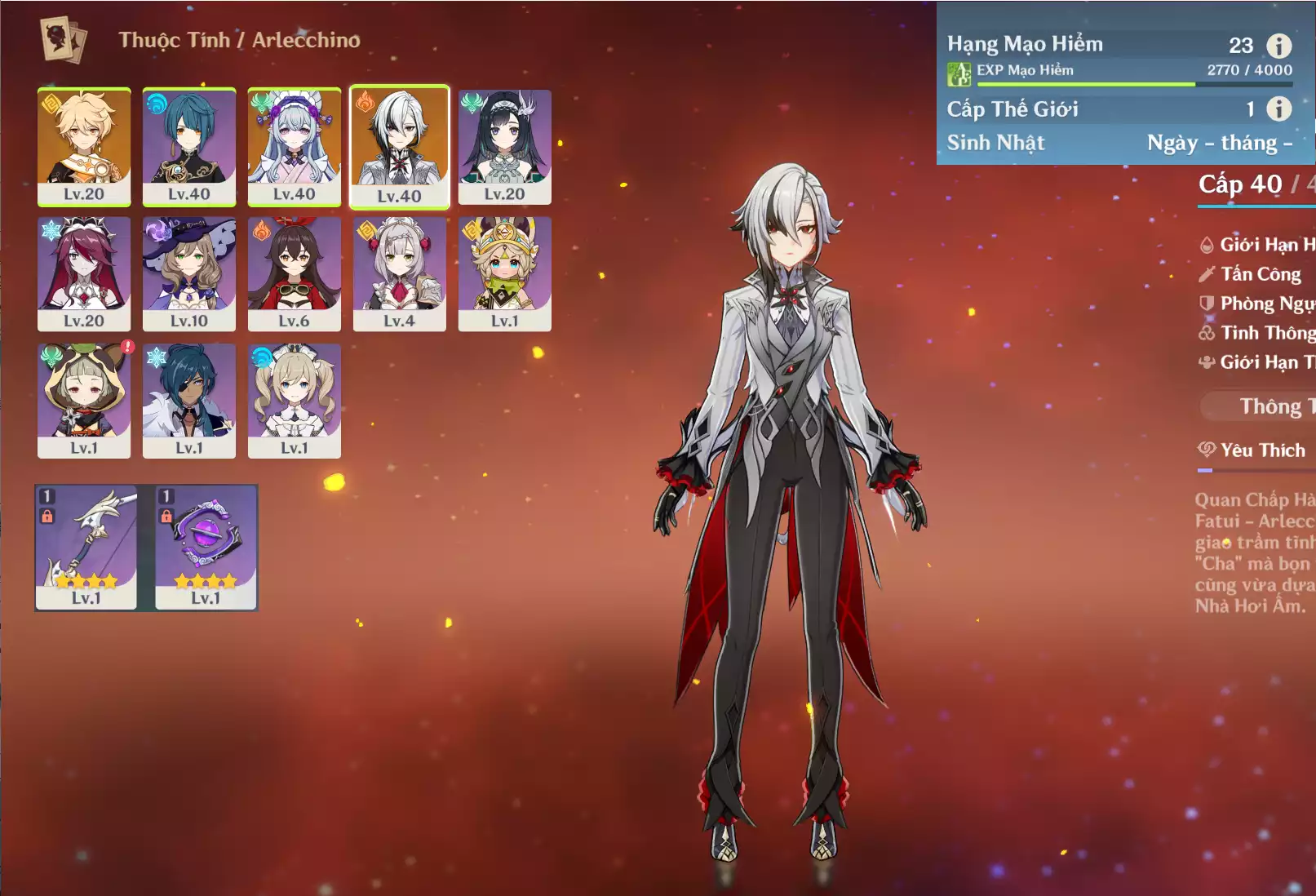Screen dimensions: 1316x896
Task: Pick Amber's Lv.6 character card
Action: [x=295, y=273]
